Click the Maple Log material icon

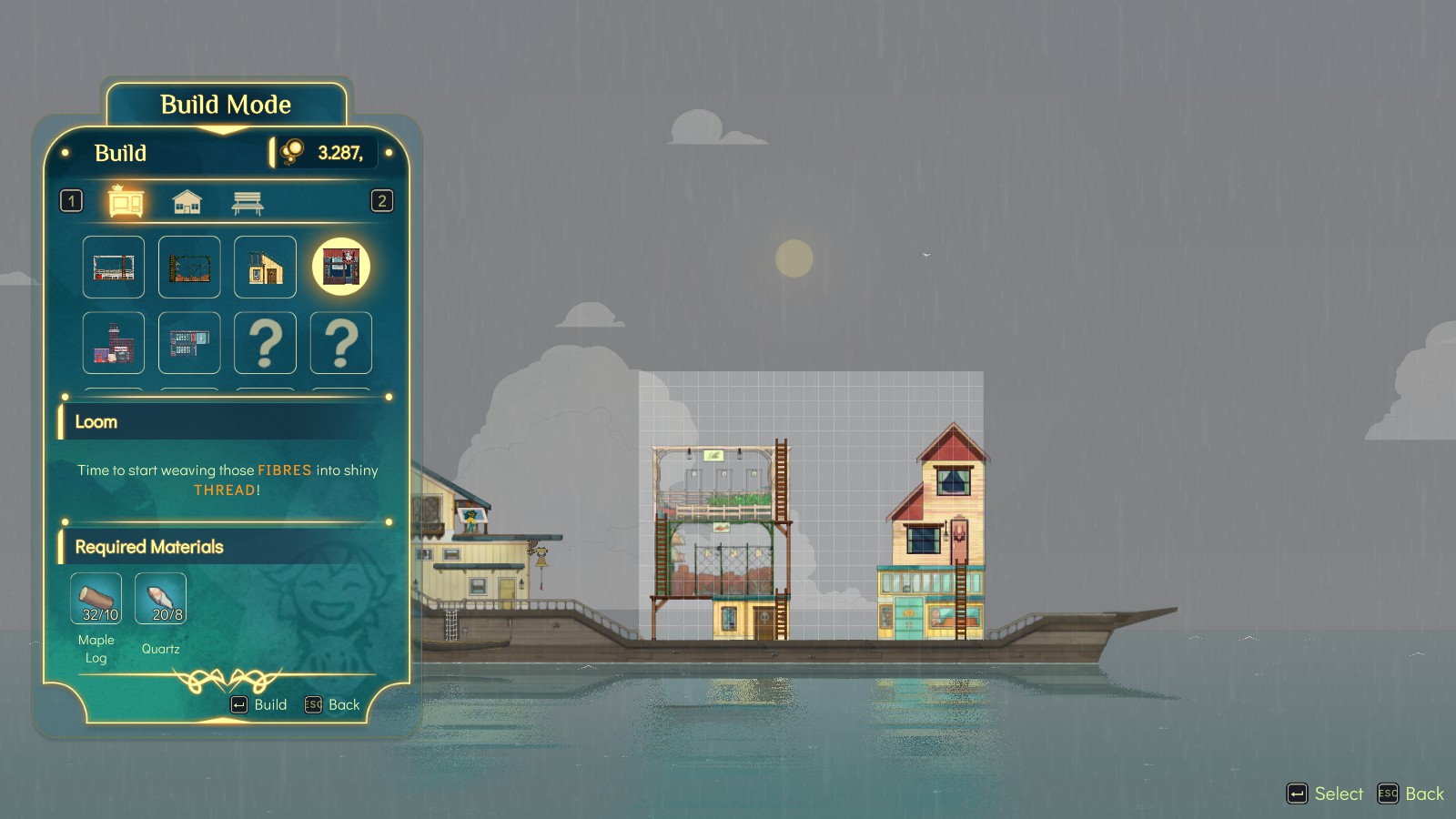coord(95,599)
